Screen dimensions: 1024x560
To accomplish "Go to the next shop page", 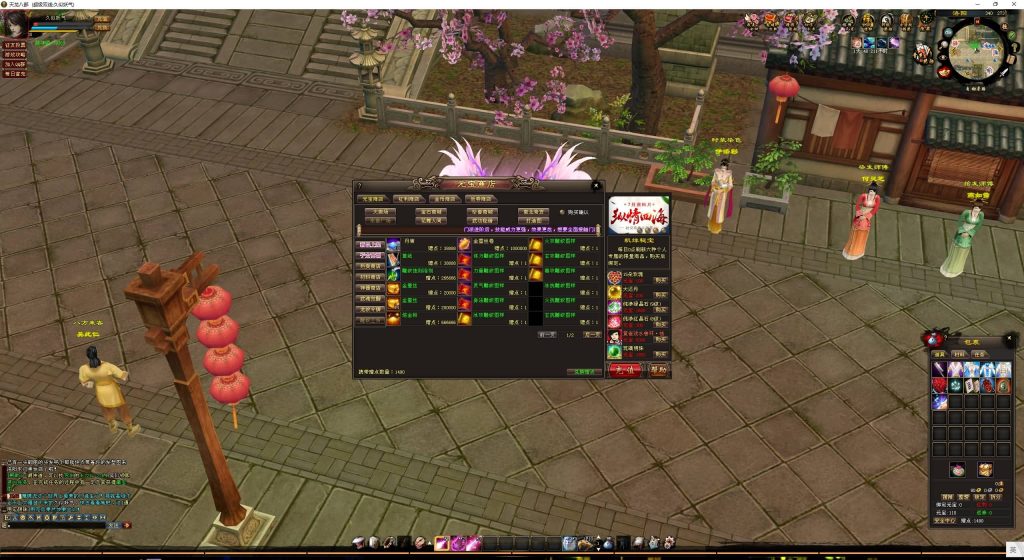I will [x=592, y=335].
